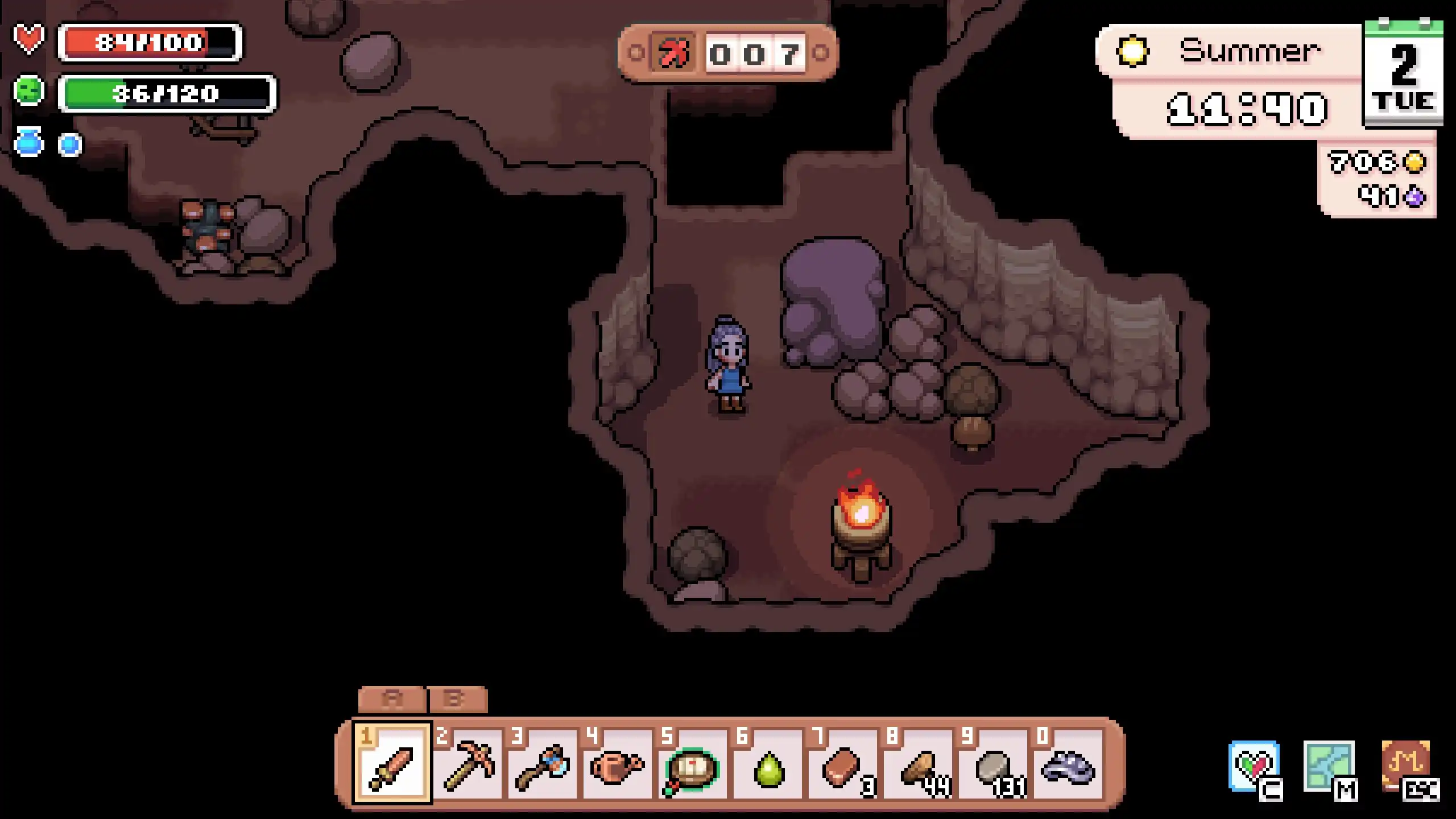Open the red journal menu book
Image resolution: width=1456 pixels, height=819 pixels.
point(1405,766)
